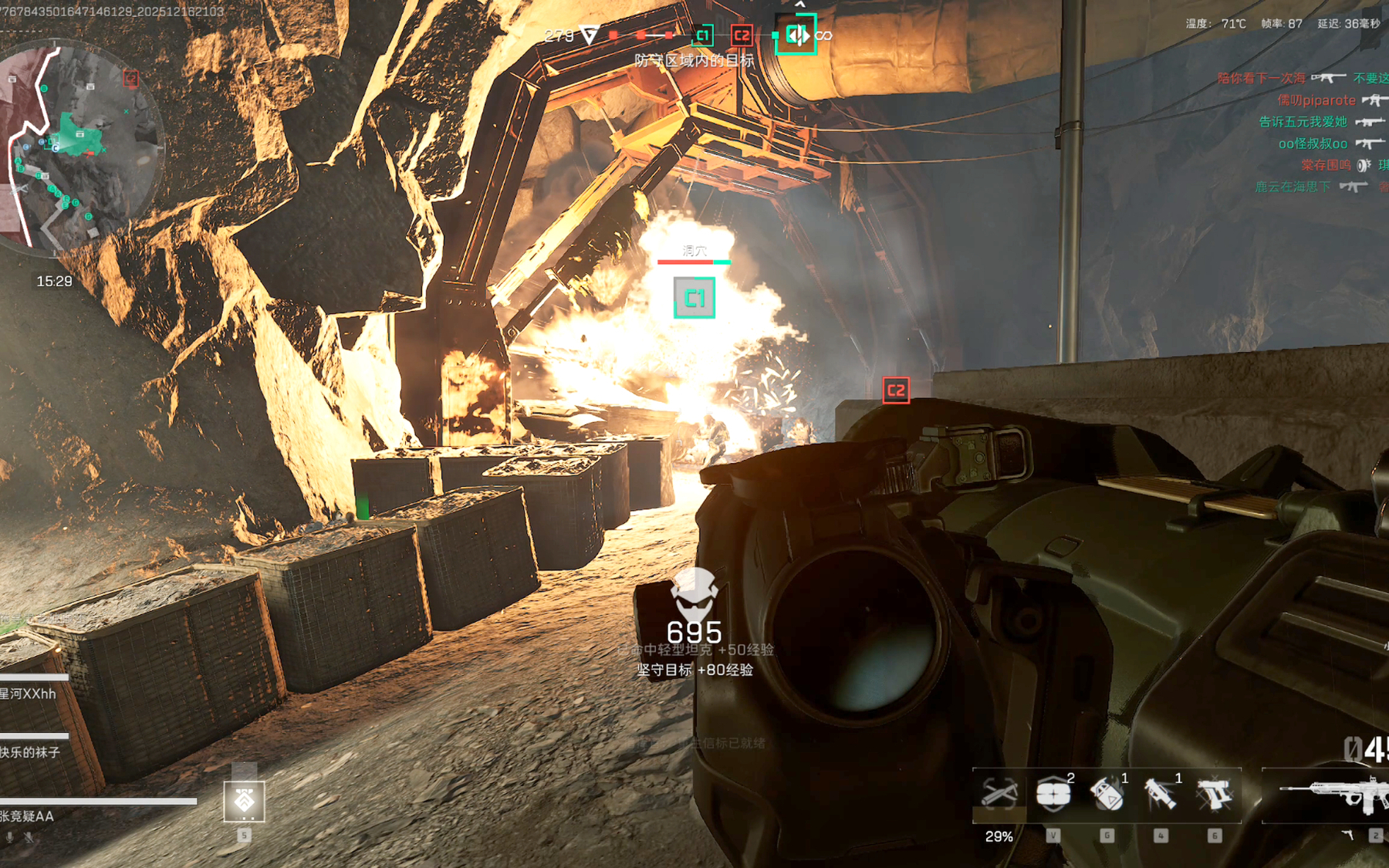Viewport: 1389px width, 868px height.
Task: Click the C1 cave objective marker
Action: [694, 298]
